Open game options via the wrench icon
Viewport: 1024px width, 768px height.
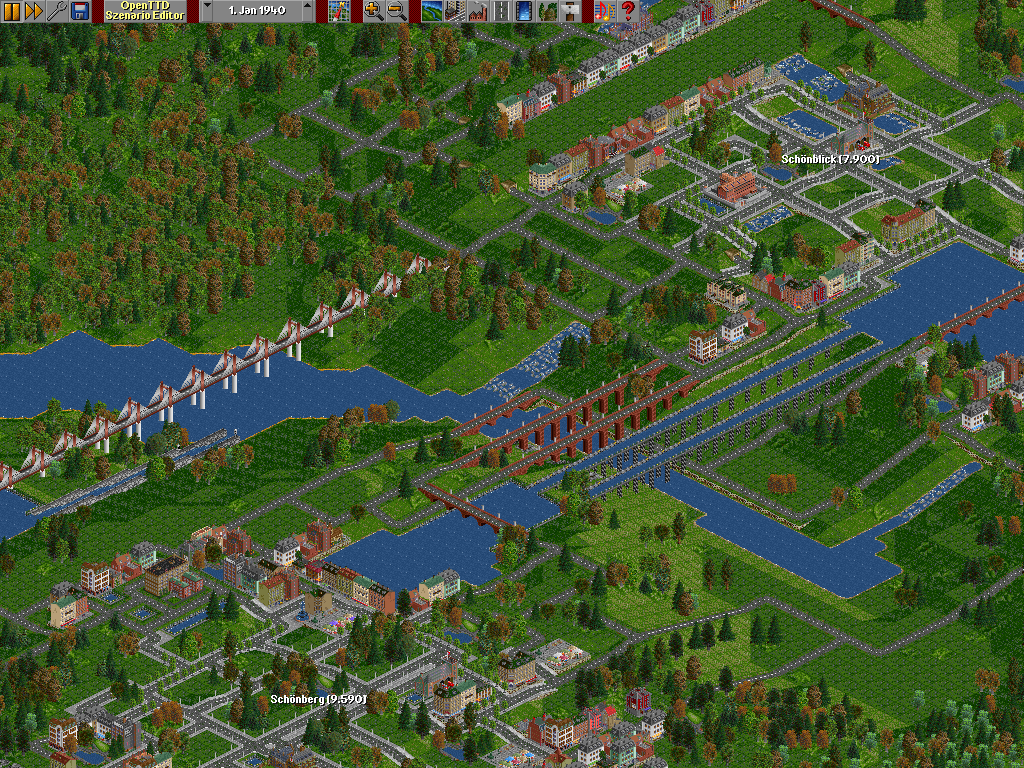(x=56, y=11)
